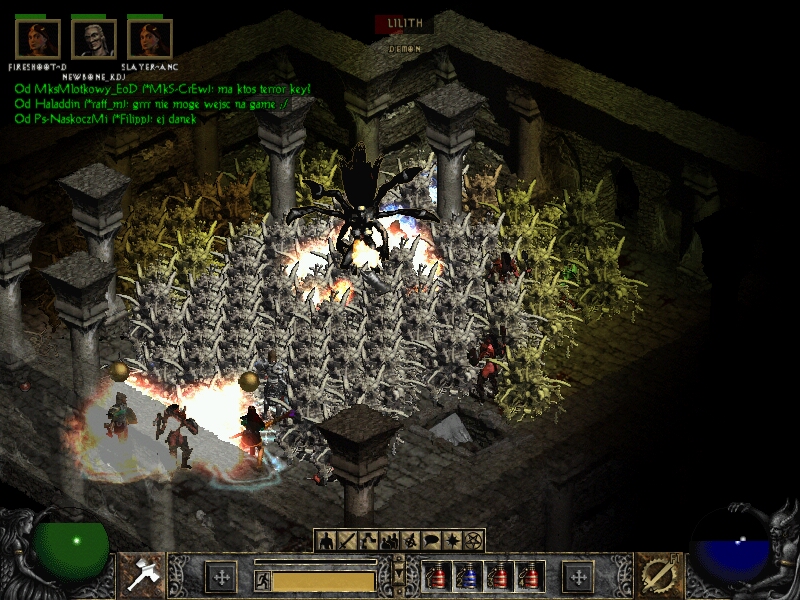Image resolution: width=800 pixels, height=600 pixels.
Task: Open the right-click skill selector
Action: pyautogui.click(x=659, y=576)
